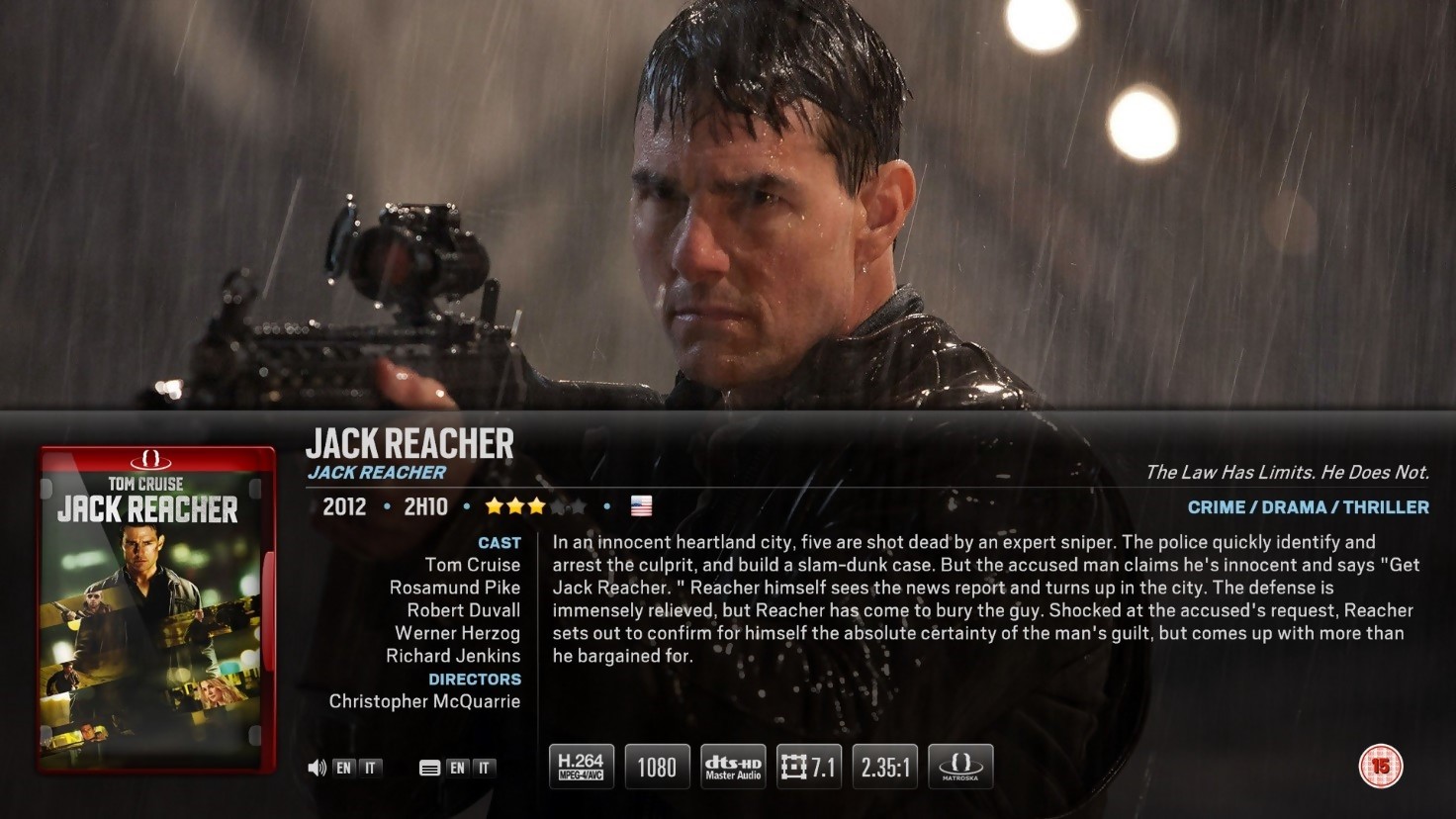Viewport: 1456px width, 819px height.
Task: Click the subtitle languages icon
Action: [429, 768]
